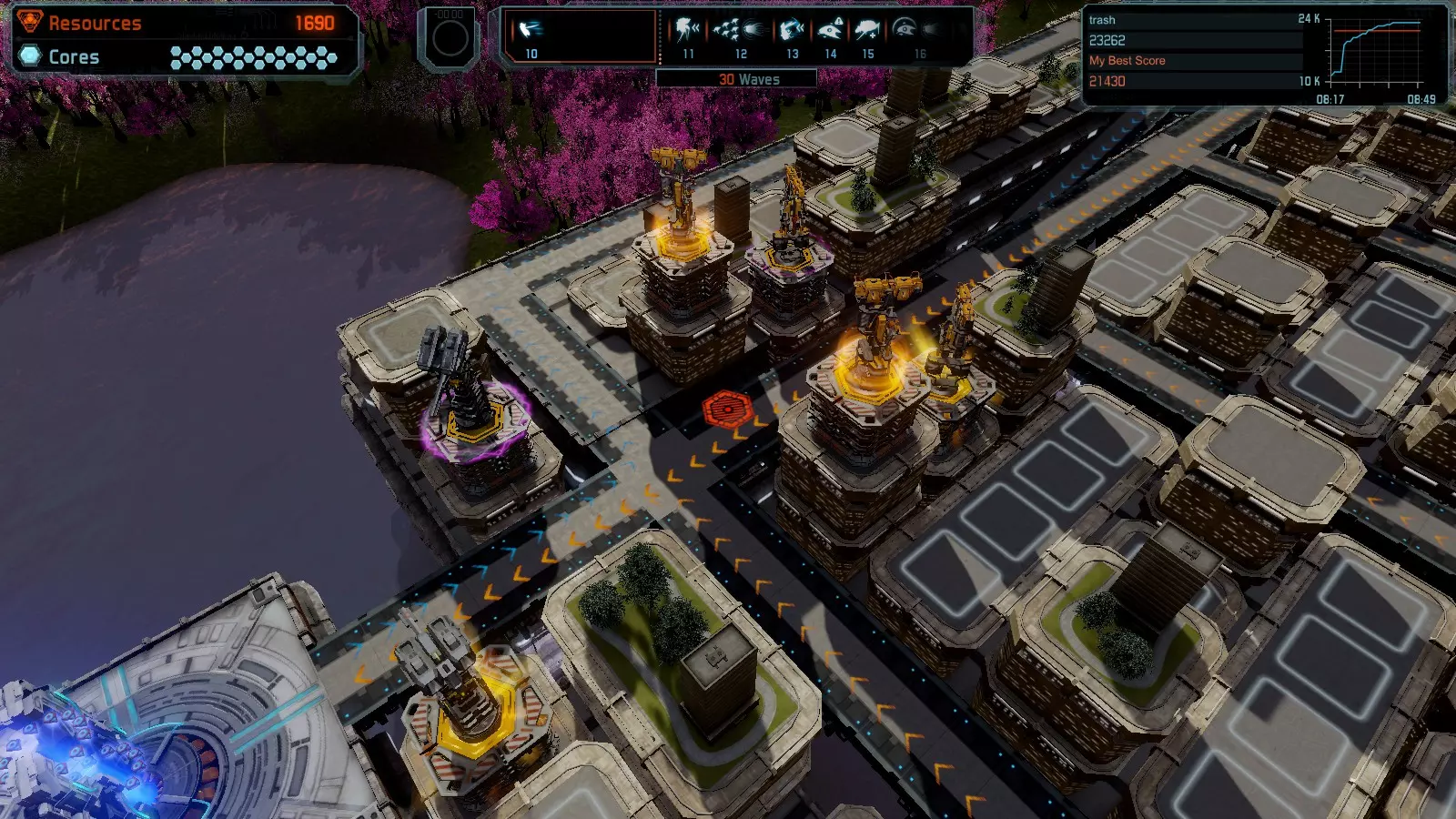Viewport: 1456px width, 819px height.
Task: Click the wave 14 icon with warning sign
Action: (x=830, y=32)
